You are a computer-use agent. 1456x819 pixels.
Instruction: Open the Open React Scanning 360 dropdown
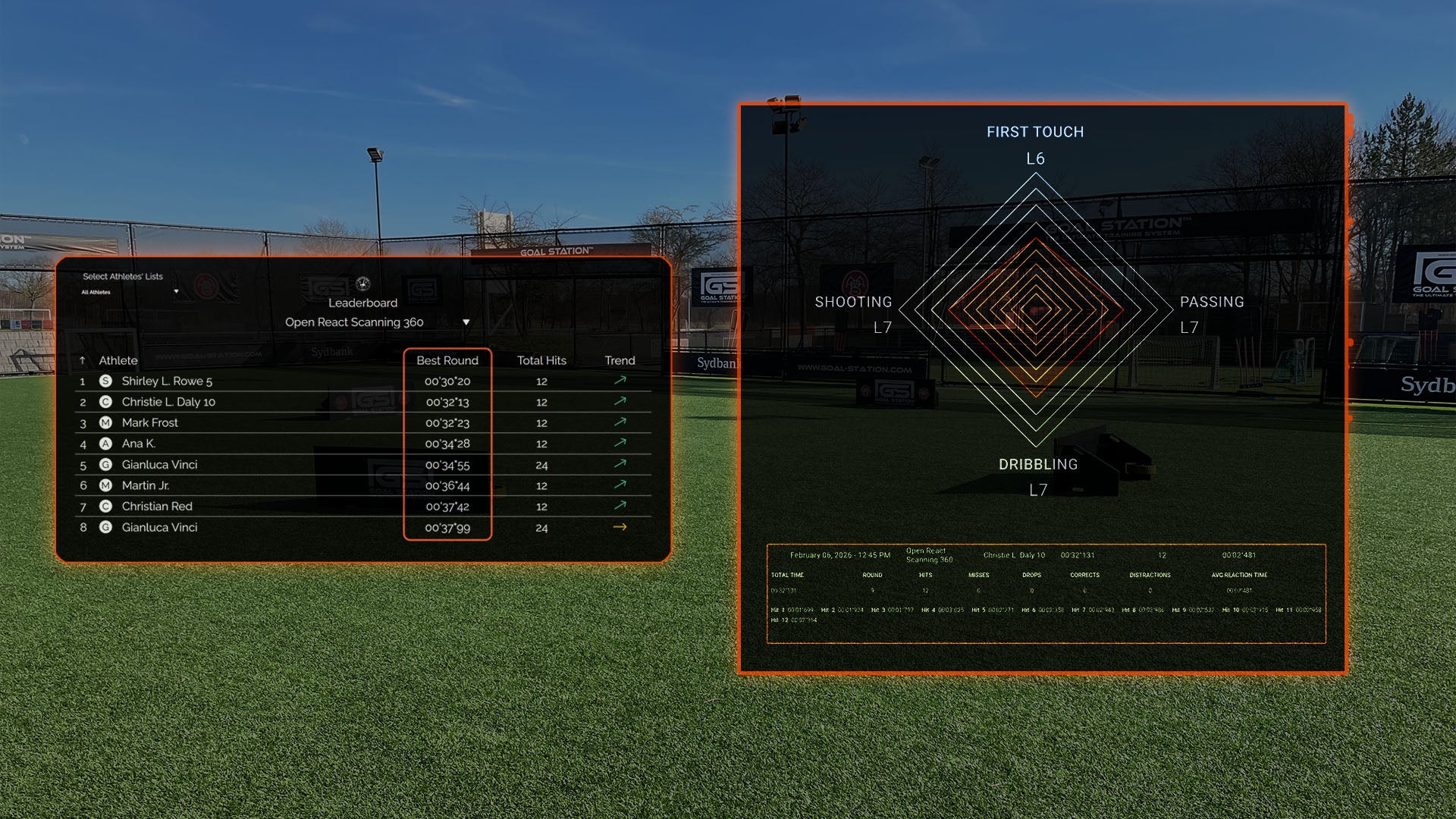[x=466, y=322]
